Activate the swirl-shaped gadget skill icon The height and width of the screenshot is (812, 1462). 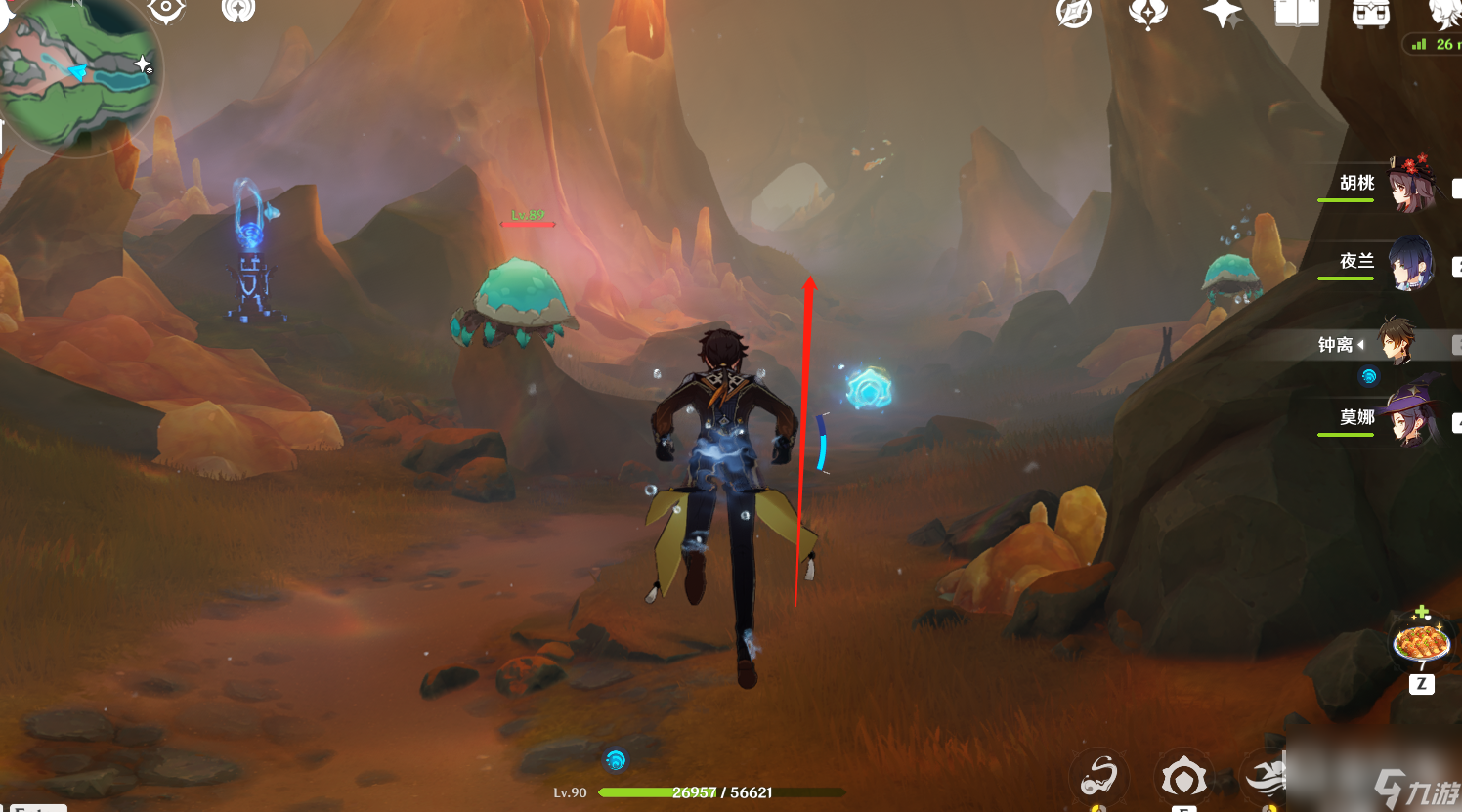click(1099, 778)
